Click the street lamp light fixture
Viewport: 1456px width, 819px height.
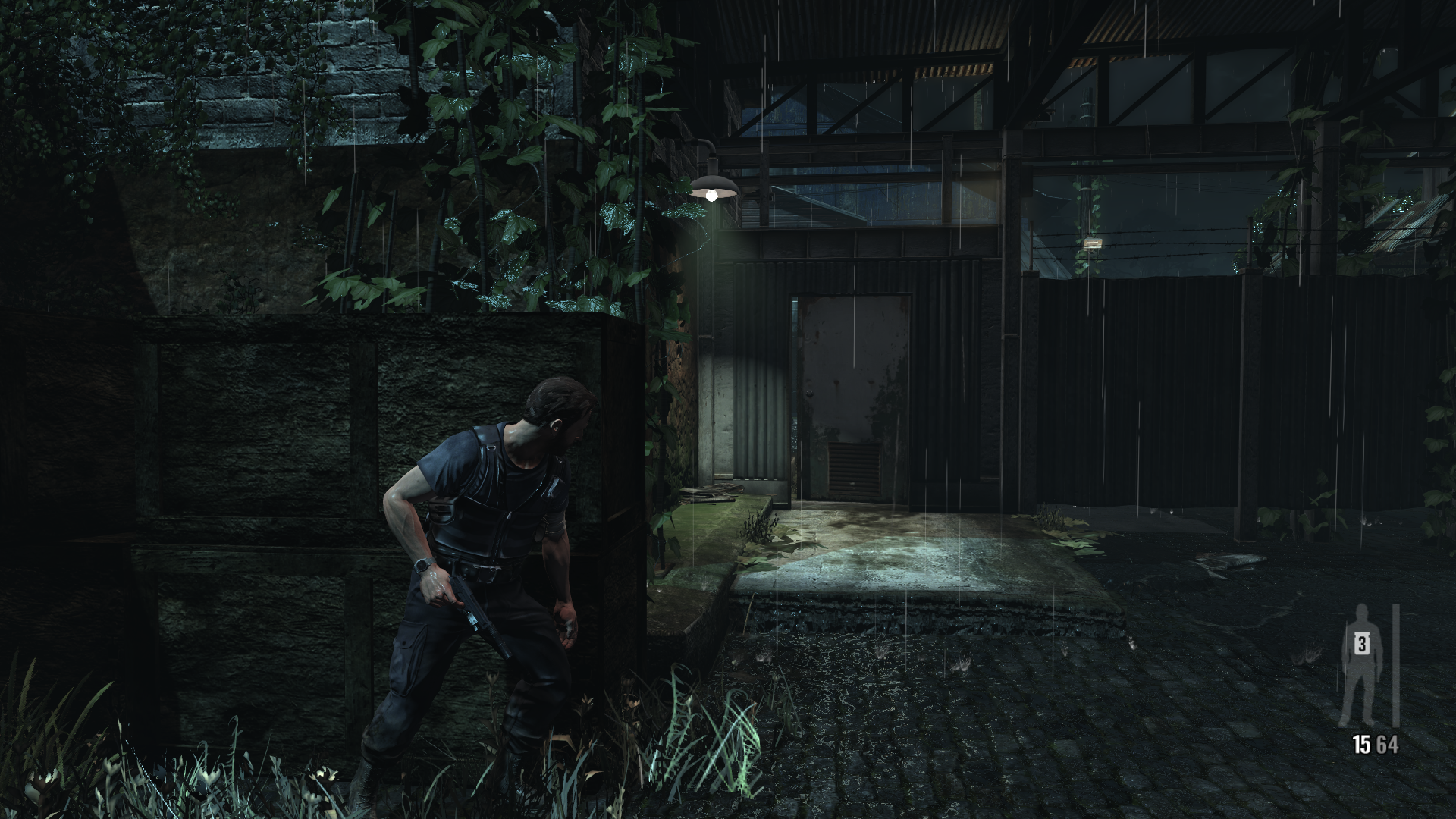click(x=713, y=184)
